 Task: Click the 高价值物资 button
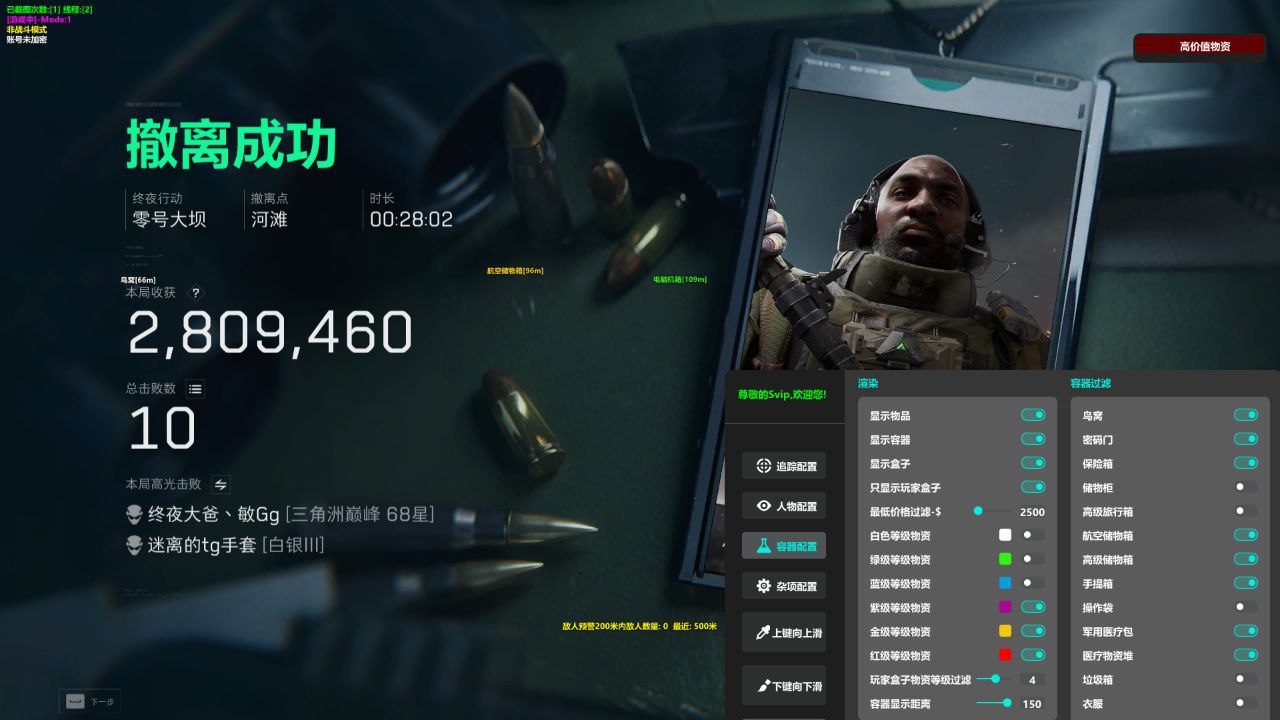[1199, 46]
